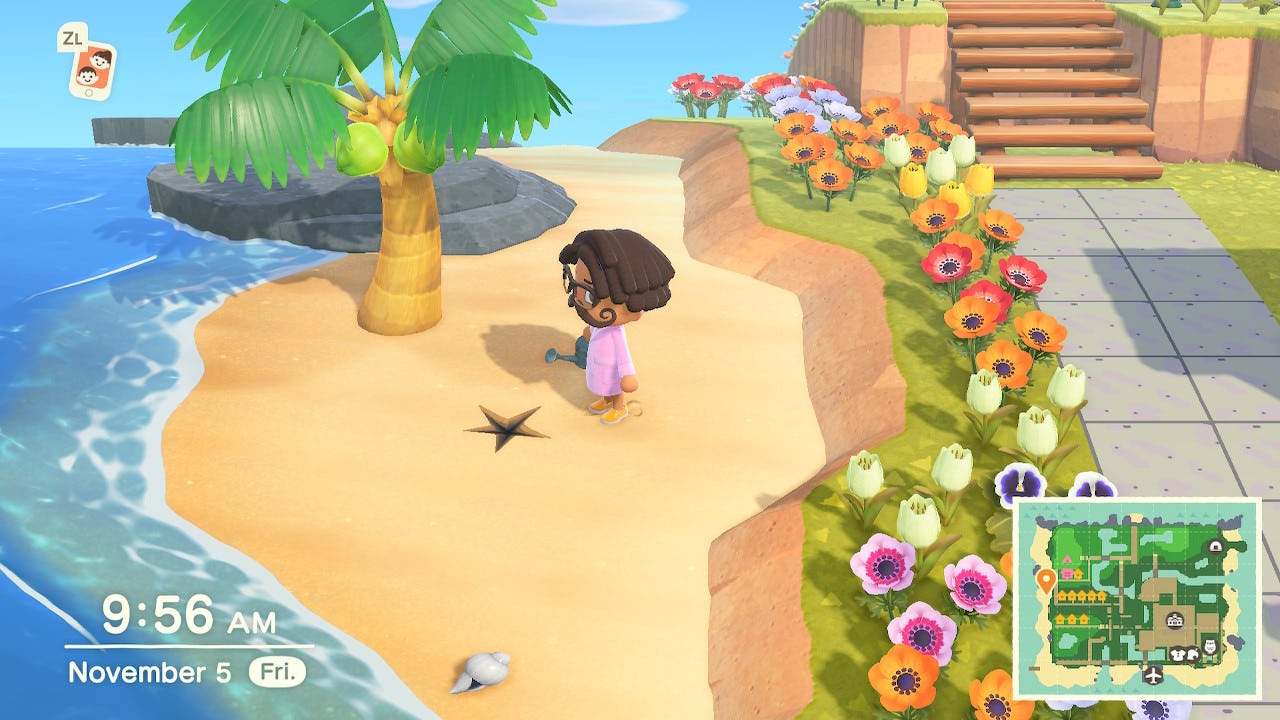1280x720 pixels.
Task: Click the pink player house marker
Action: [1068, 574]
